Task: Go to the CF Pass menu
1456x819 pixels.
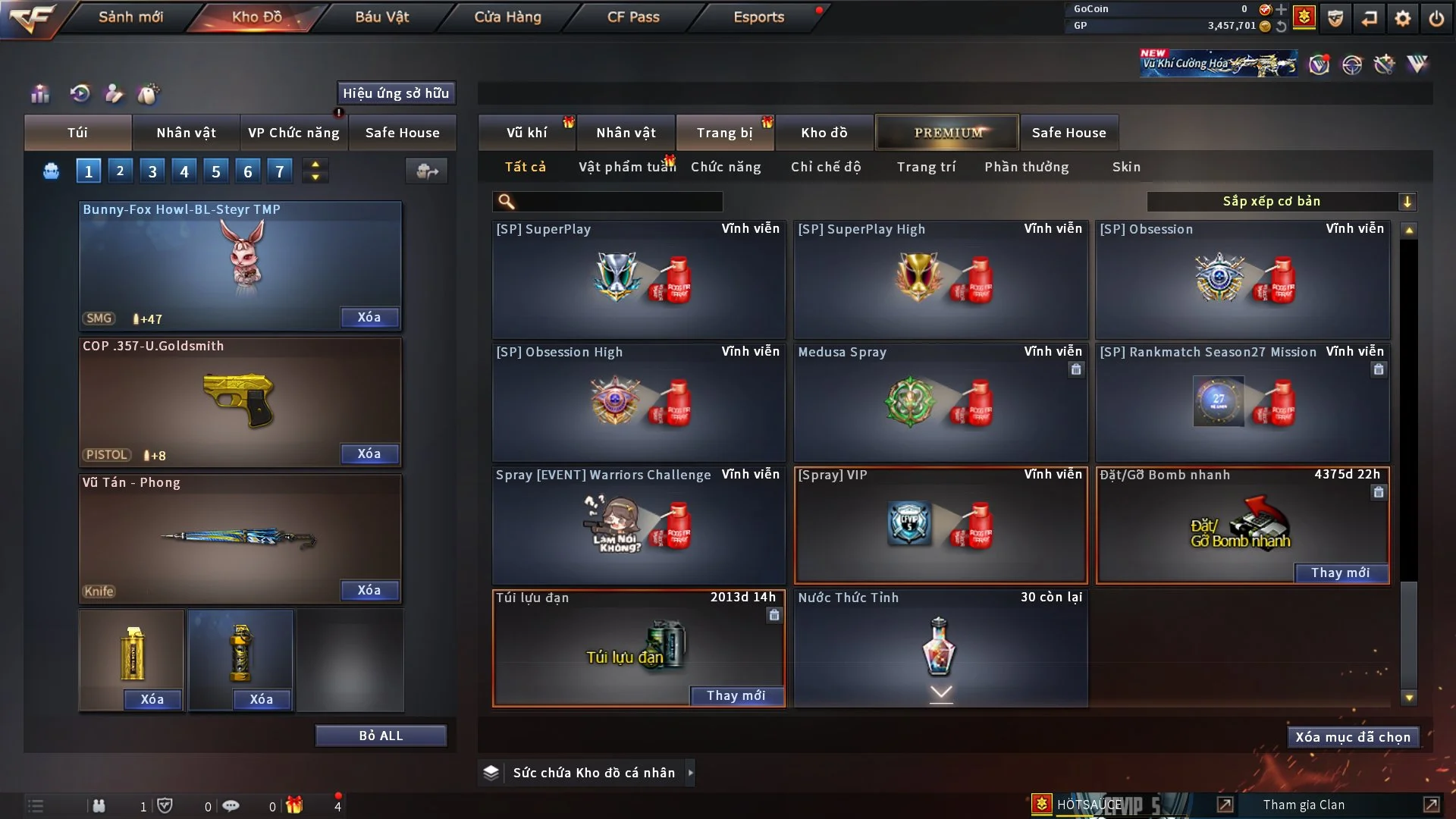Action: tap(633, 17)
